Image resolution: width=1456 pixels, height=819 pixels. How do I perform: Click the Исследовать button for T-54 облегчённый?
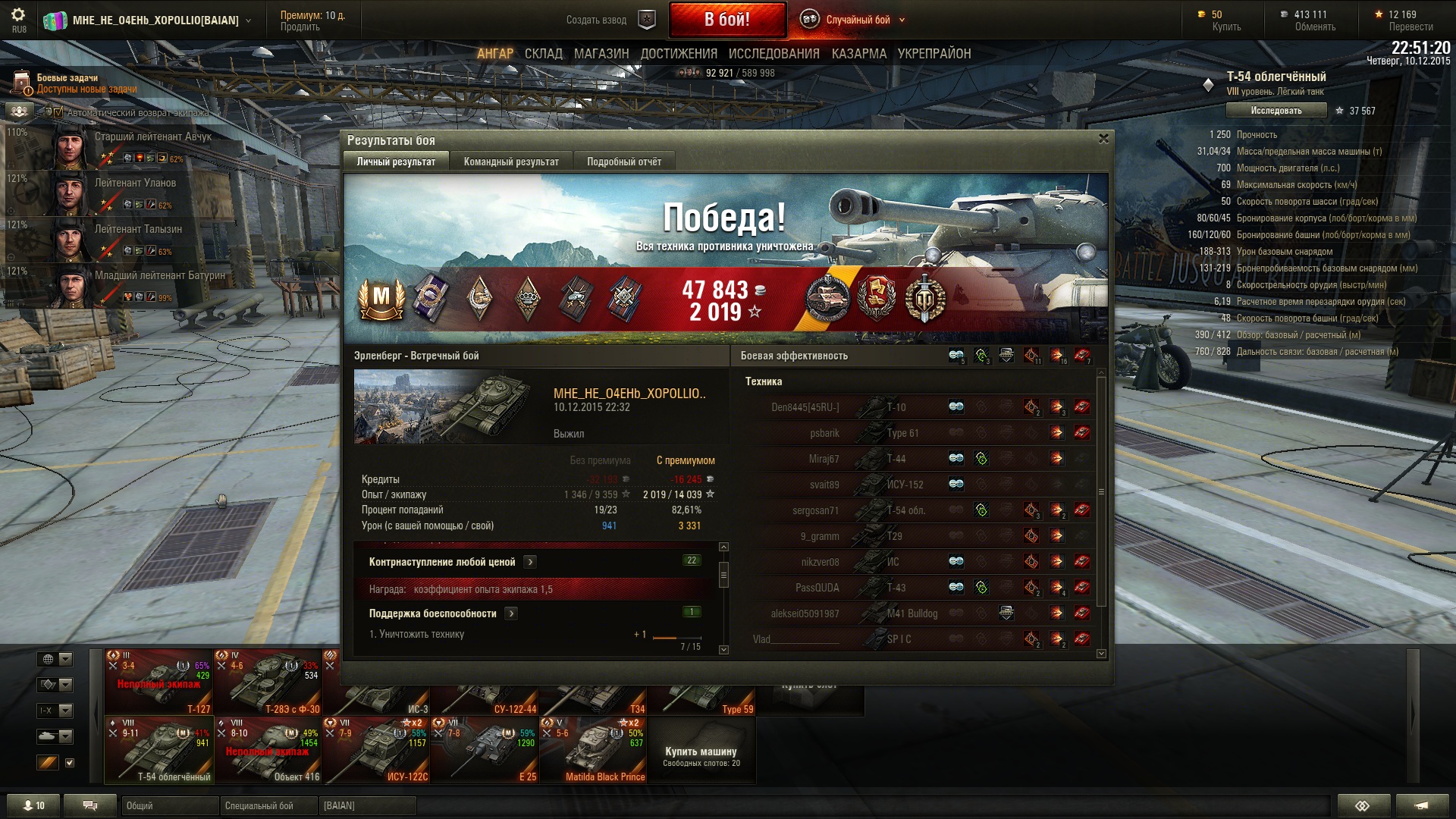[x=1276, y=111]
